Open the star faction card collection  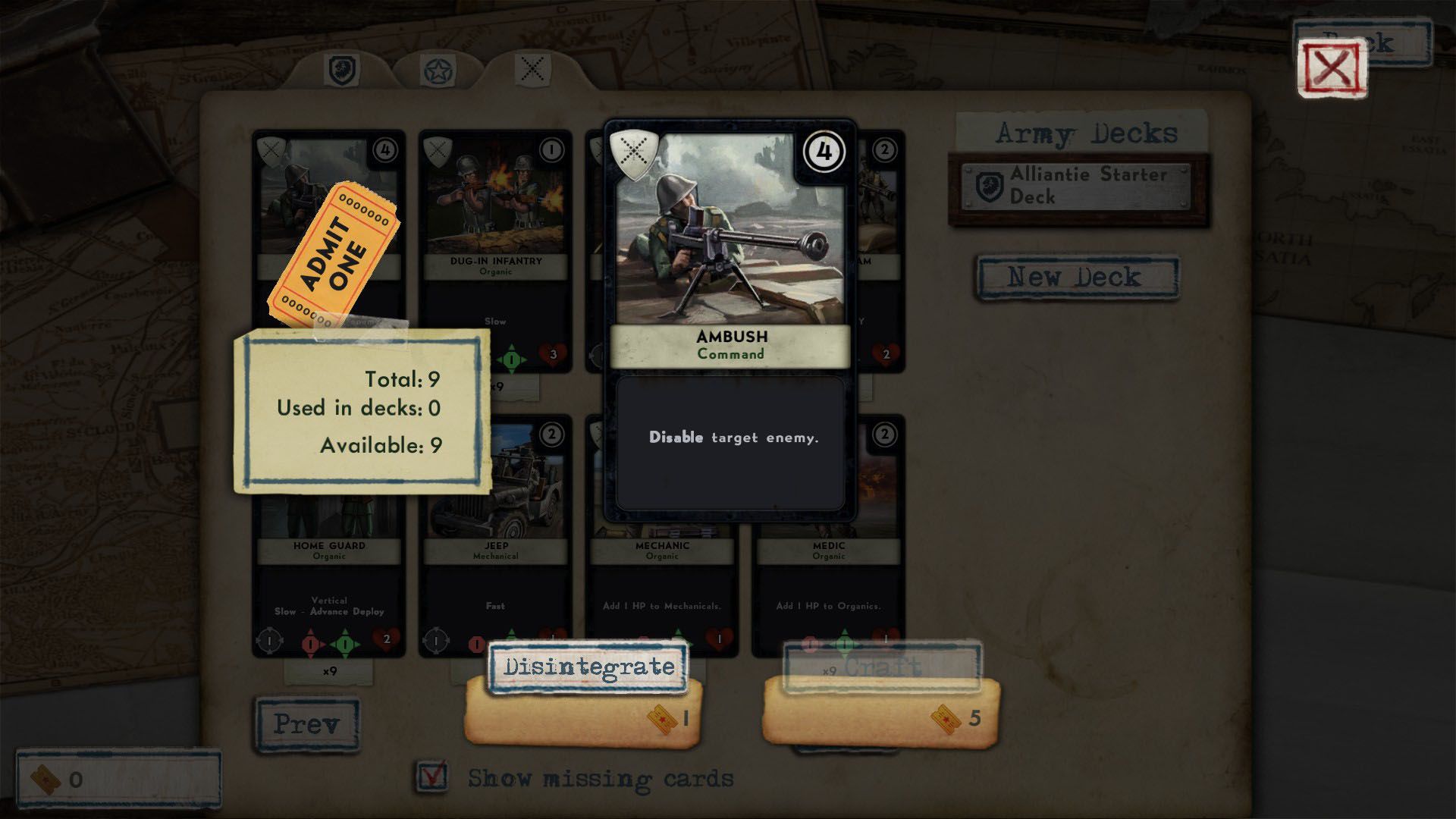pos(436,68)
